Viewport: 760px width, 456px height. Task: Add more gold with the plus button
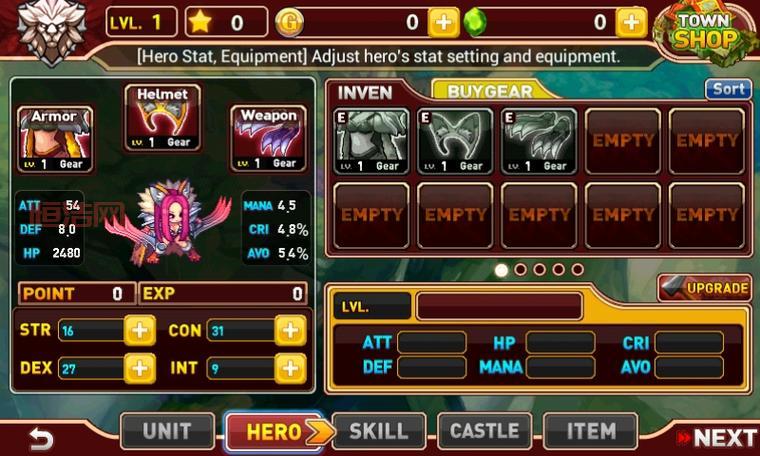coord(443,22)
